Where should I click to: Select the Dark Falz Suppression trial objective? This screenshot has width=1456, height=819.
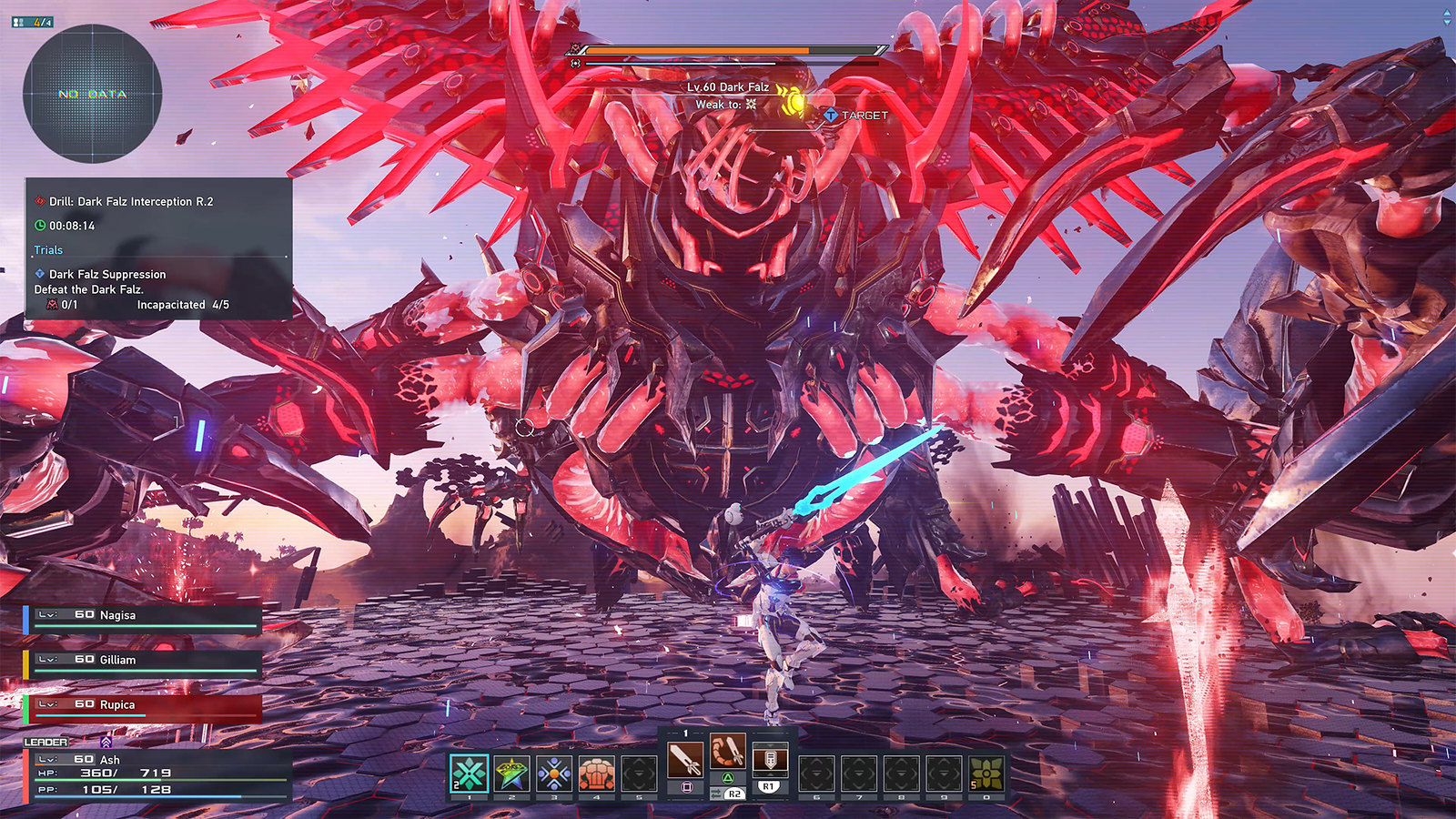(x=107, y=274)
